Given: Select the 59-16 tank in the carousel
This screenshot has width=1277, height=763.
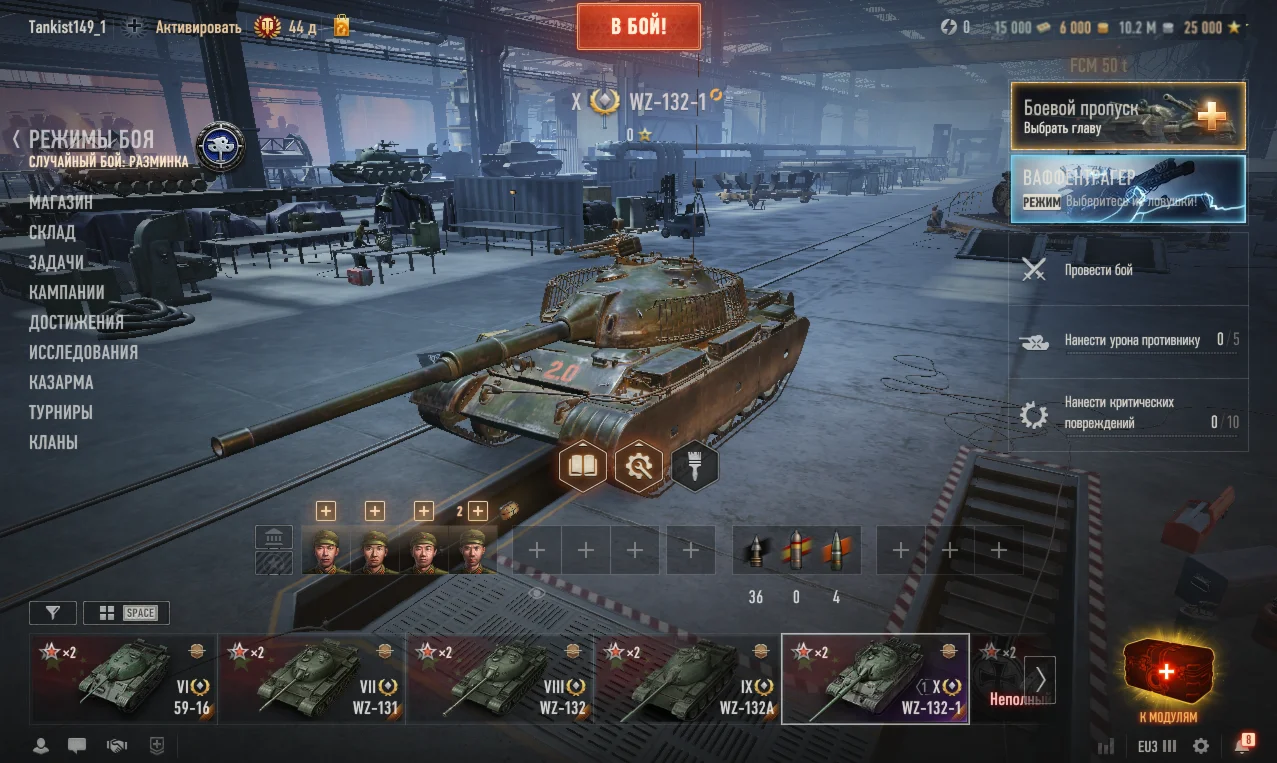Looking at the screenshot, I should [x=124, y=678].
